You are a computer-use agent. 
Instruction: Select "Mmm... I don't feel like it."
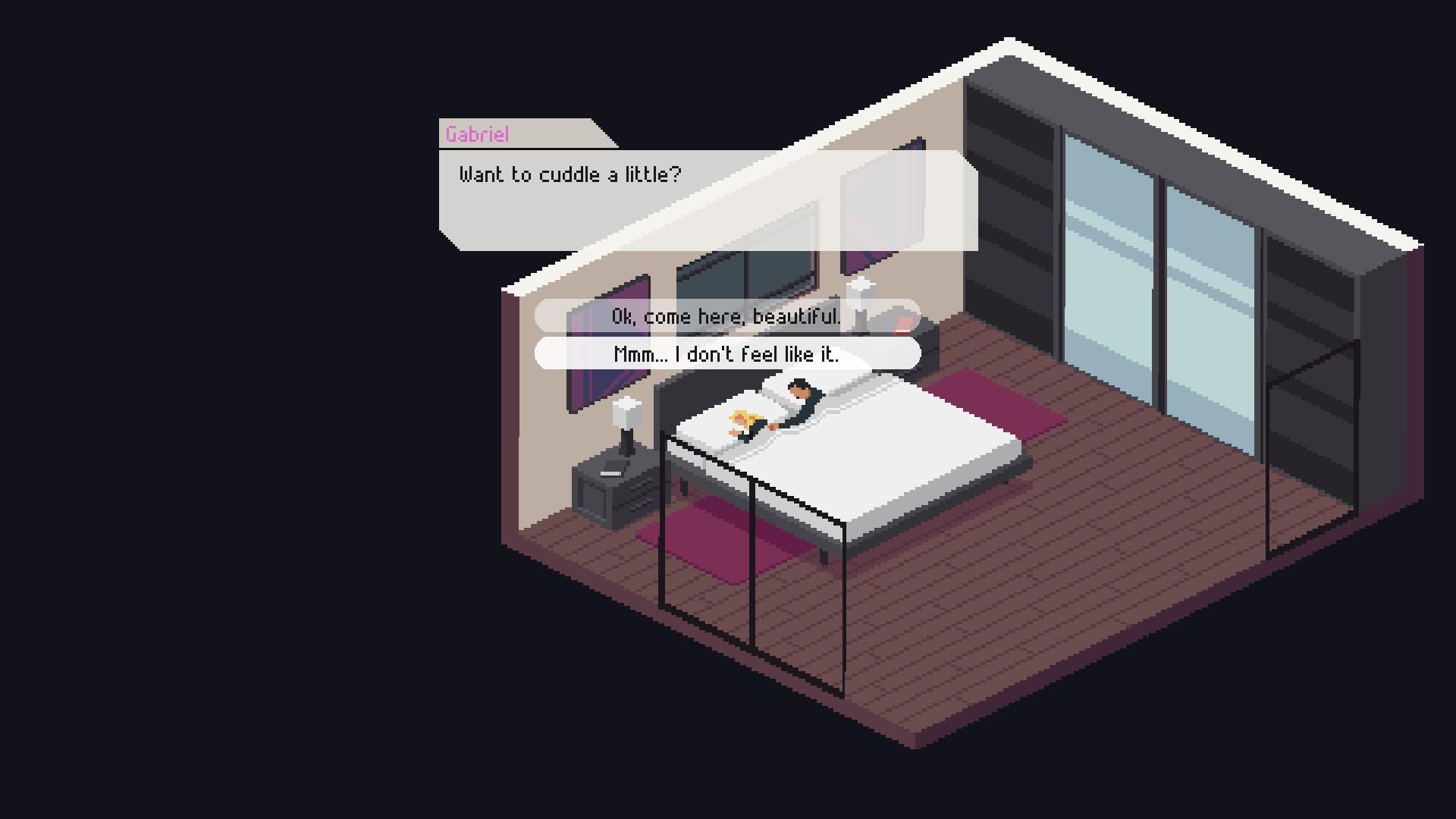pos(726,354)
